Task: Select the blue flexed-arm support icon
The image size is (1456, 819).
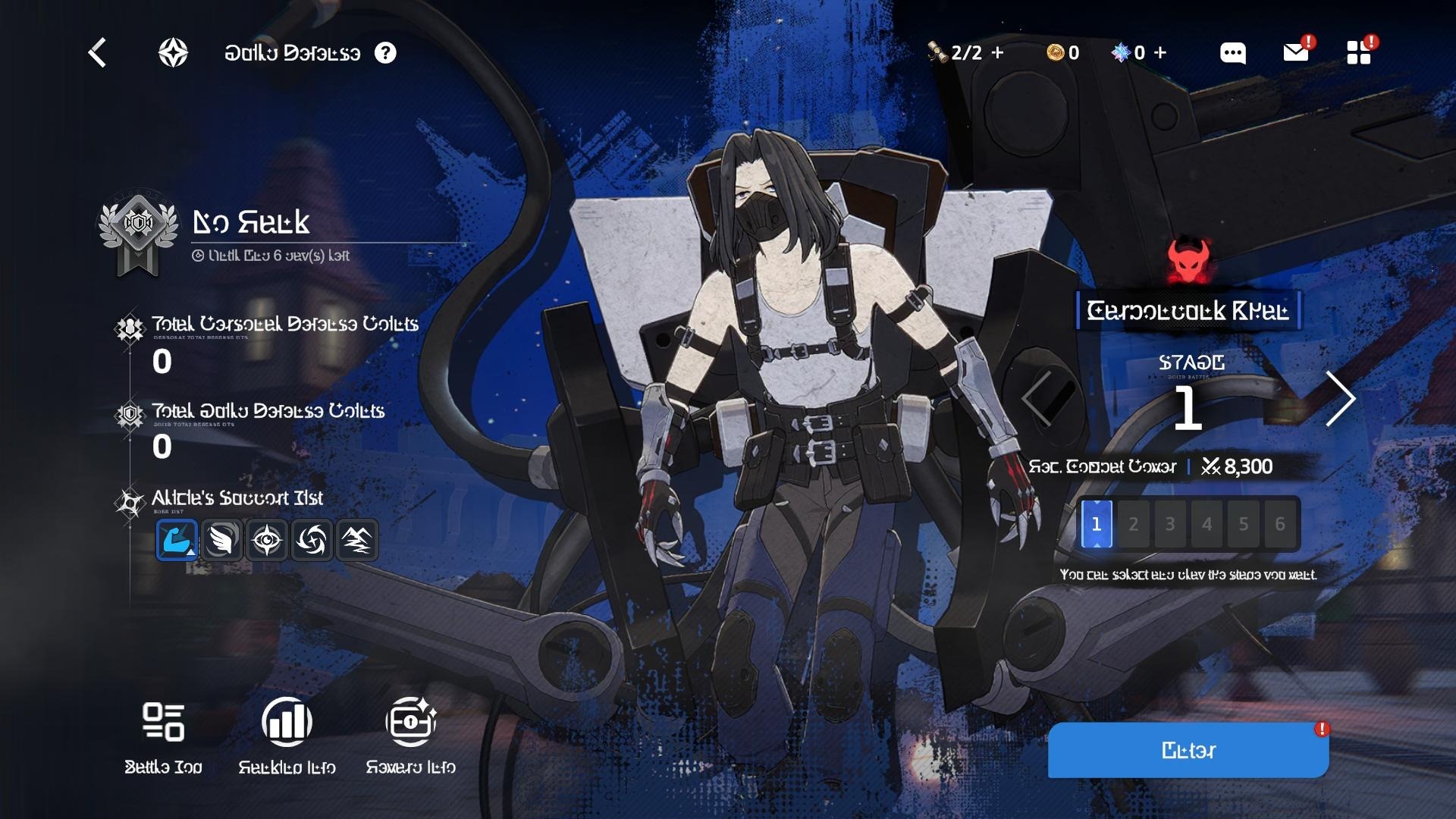Action: coord(177,540)
